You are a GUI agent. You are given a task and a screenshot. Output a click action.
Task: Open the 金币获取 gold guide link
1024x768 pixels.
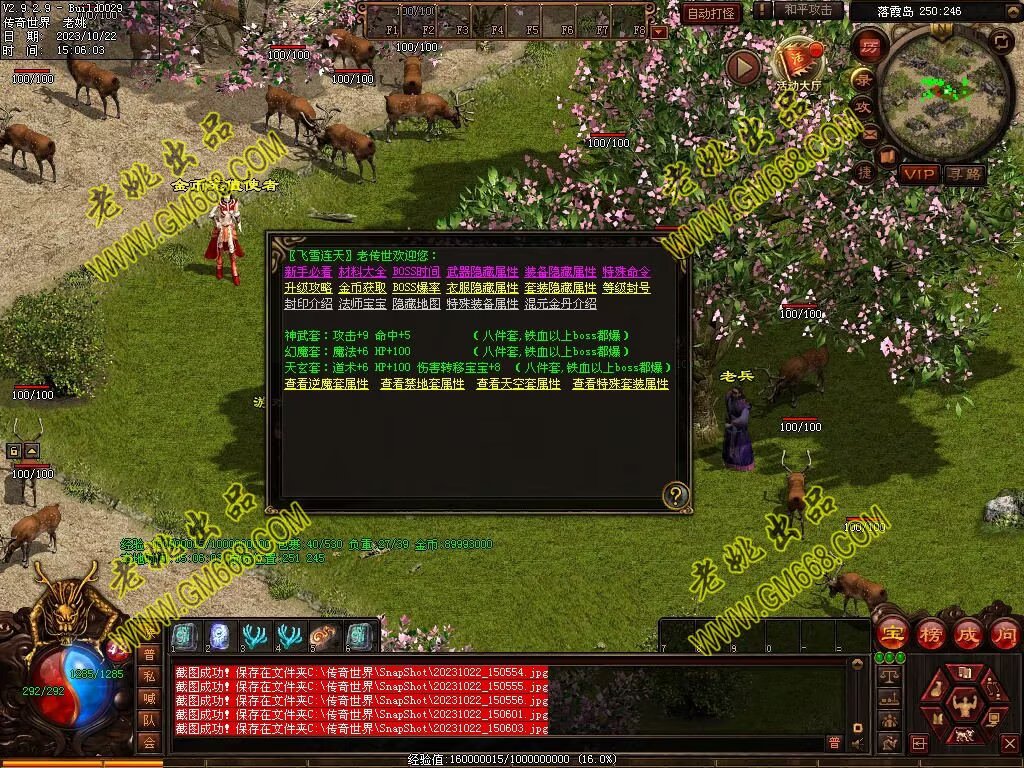coord(362,288)
